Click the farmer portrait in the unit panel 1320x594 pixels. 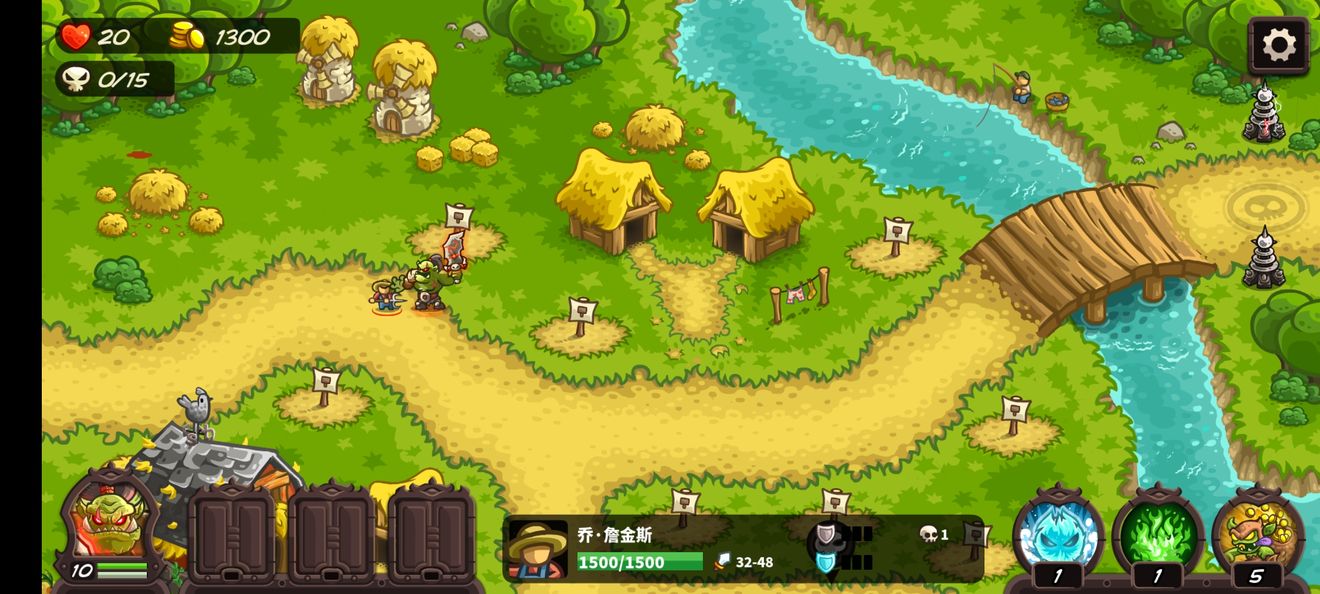538,549
